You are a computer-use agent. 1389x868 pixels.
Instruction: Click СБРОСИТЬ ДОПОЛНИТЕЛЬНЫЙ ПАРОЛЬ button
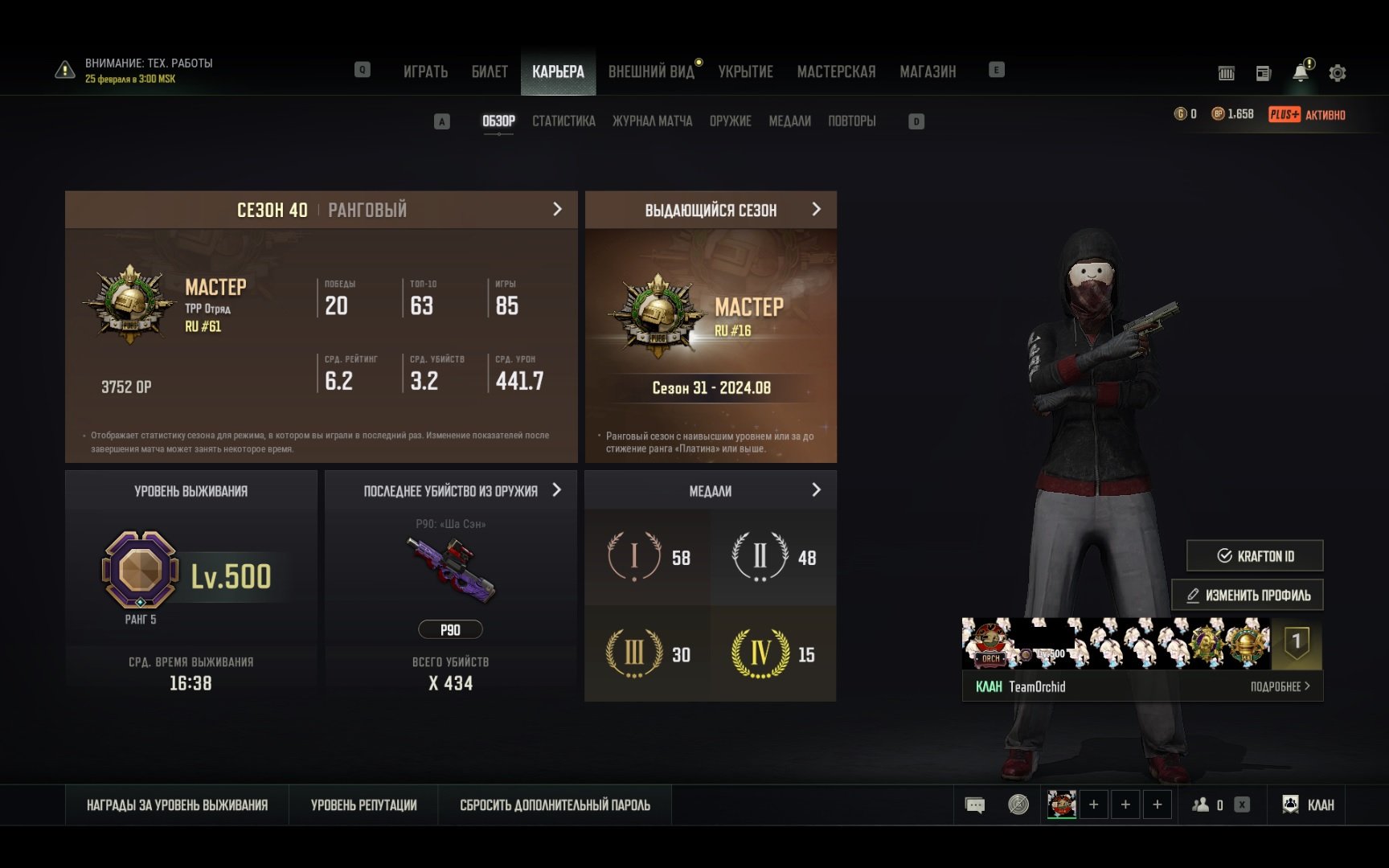click(x=555, y=805)
